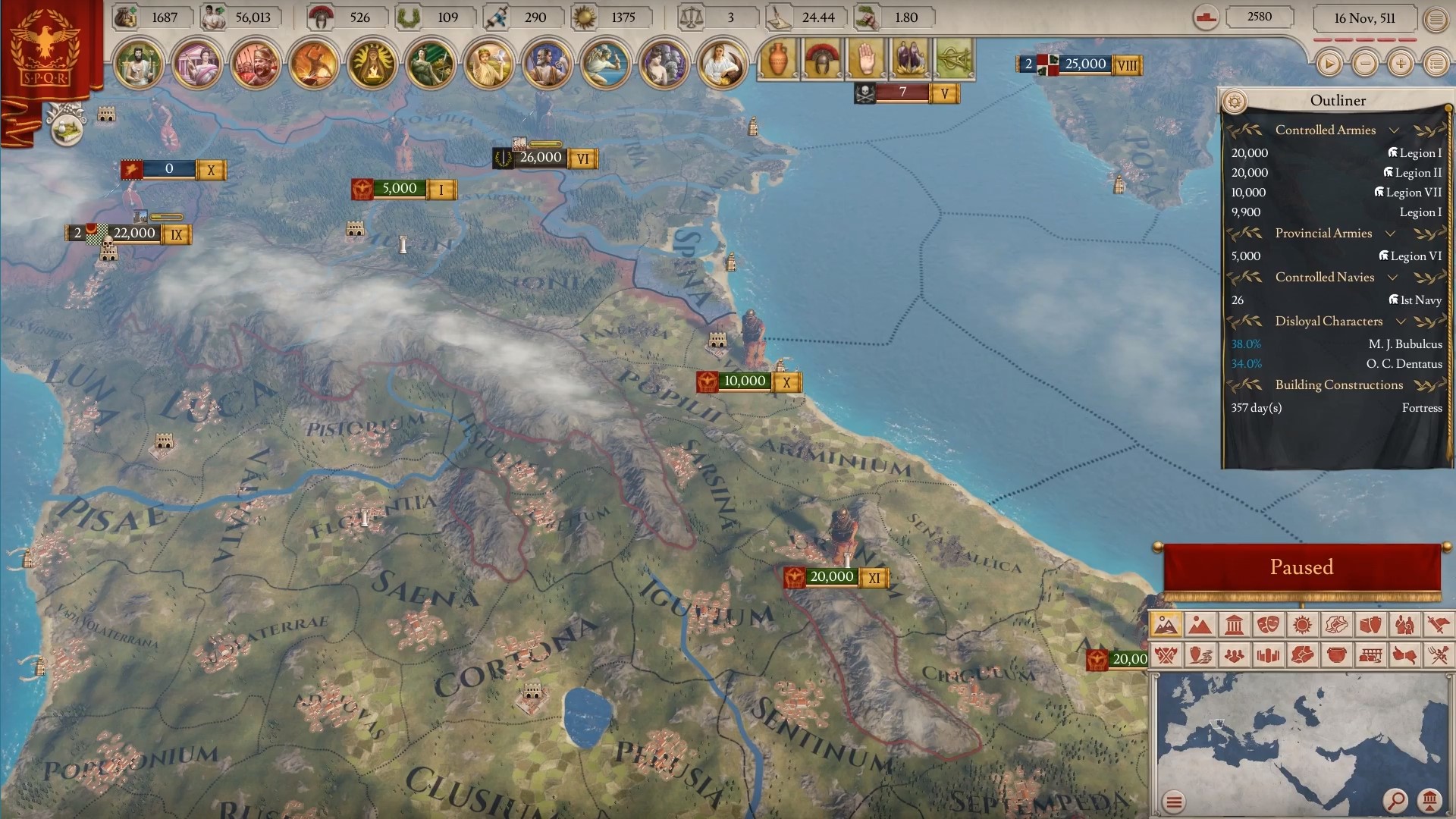Collapse the Controlled Armies section
1456x819 pixels.
(1394, 130)
